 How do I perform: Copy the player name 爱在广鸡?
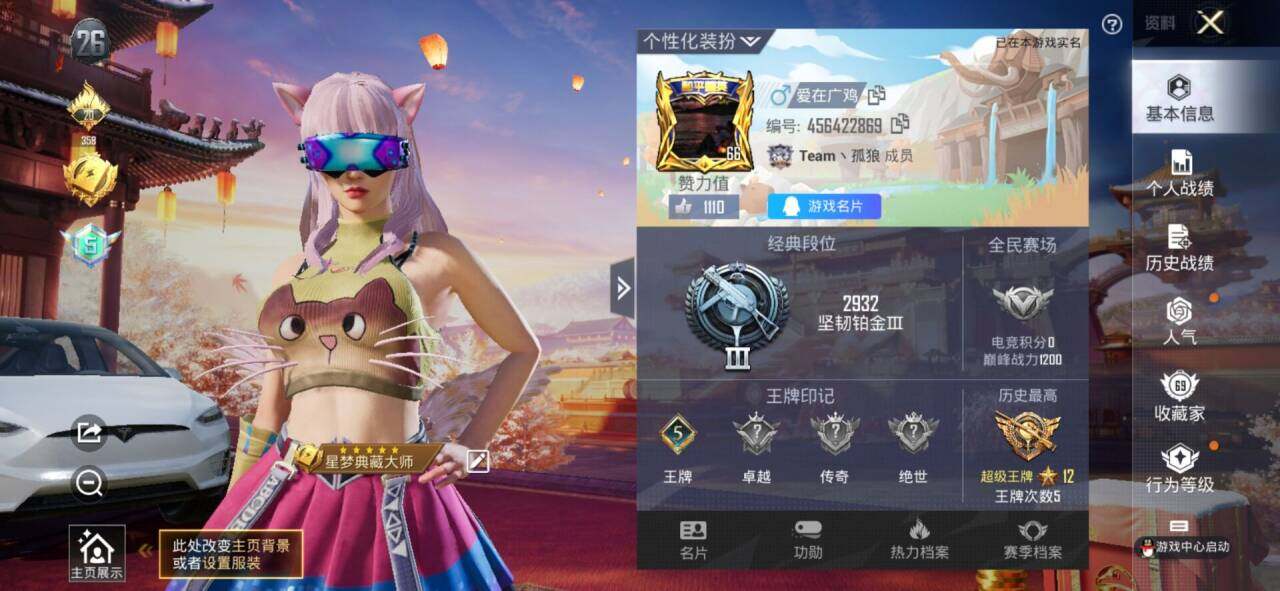pos(877,95)
